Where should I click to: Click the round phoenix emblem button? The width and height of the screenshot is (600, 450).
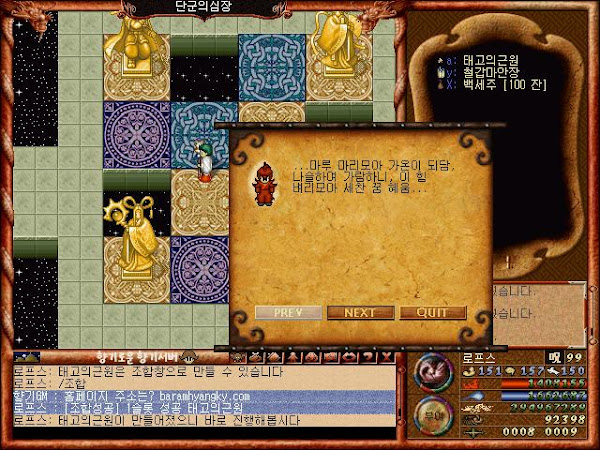coord(432,372)
